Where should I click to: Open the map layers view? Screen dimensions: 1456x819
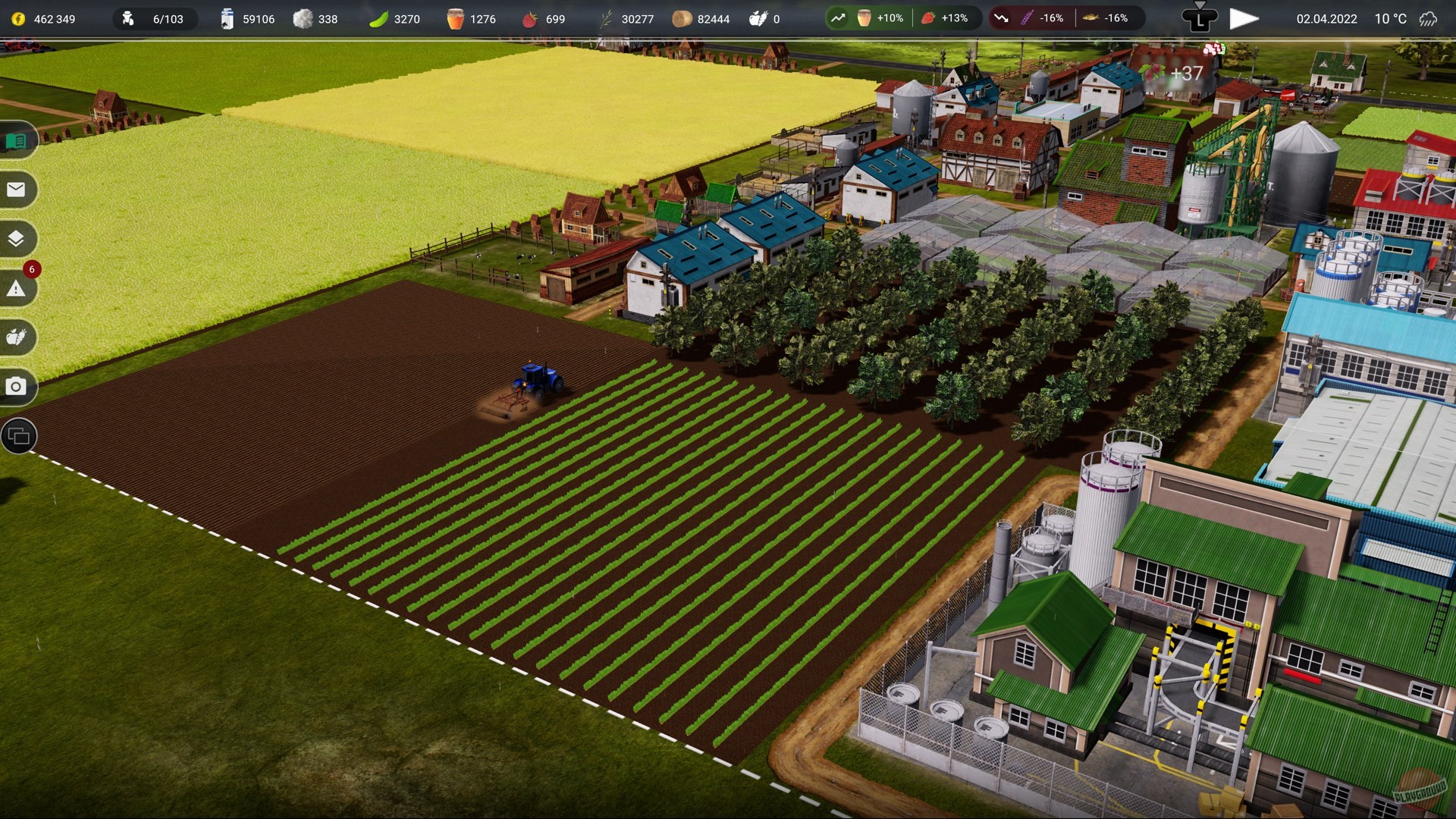coord(17,239)
